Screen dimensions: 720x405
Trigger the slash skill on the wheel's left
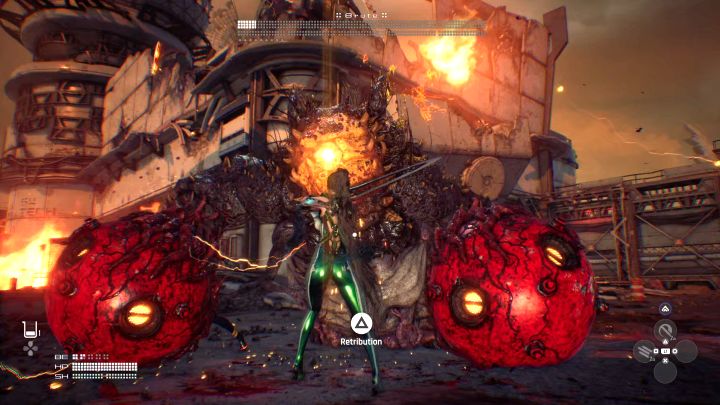644,351
